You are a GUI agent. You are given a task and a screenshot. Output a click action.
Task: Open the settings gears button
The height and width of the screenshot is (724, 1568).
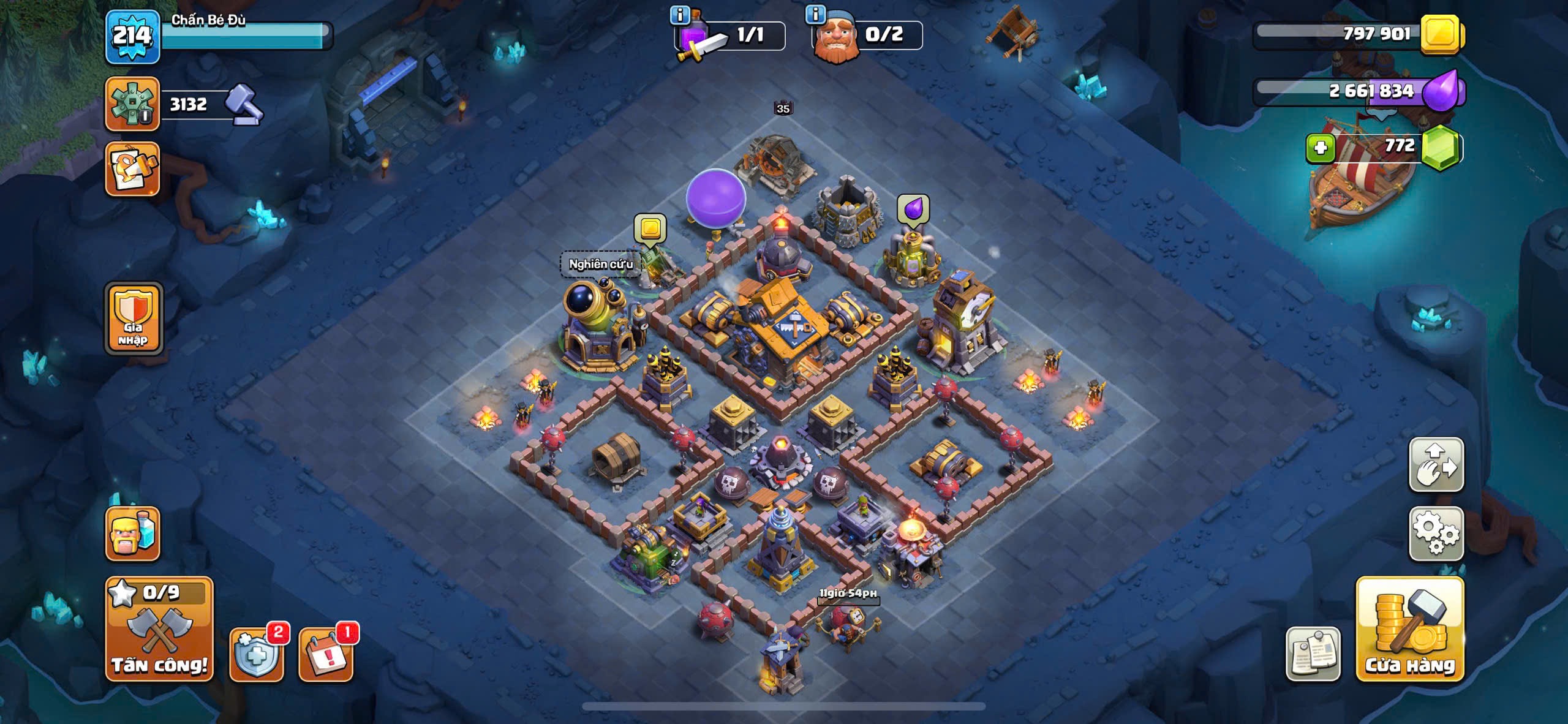point(1436,534)
